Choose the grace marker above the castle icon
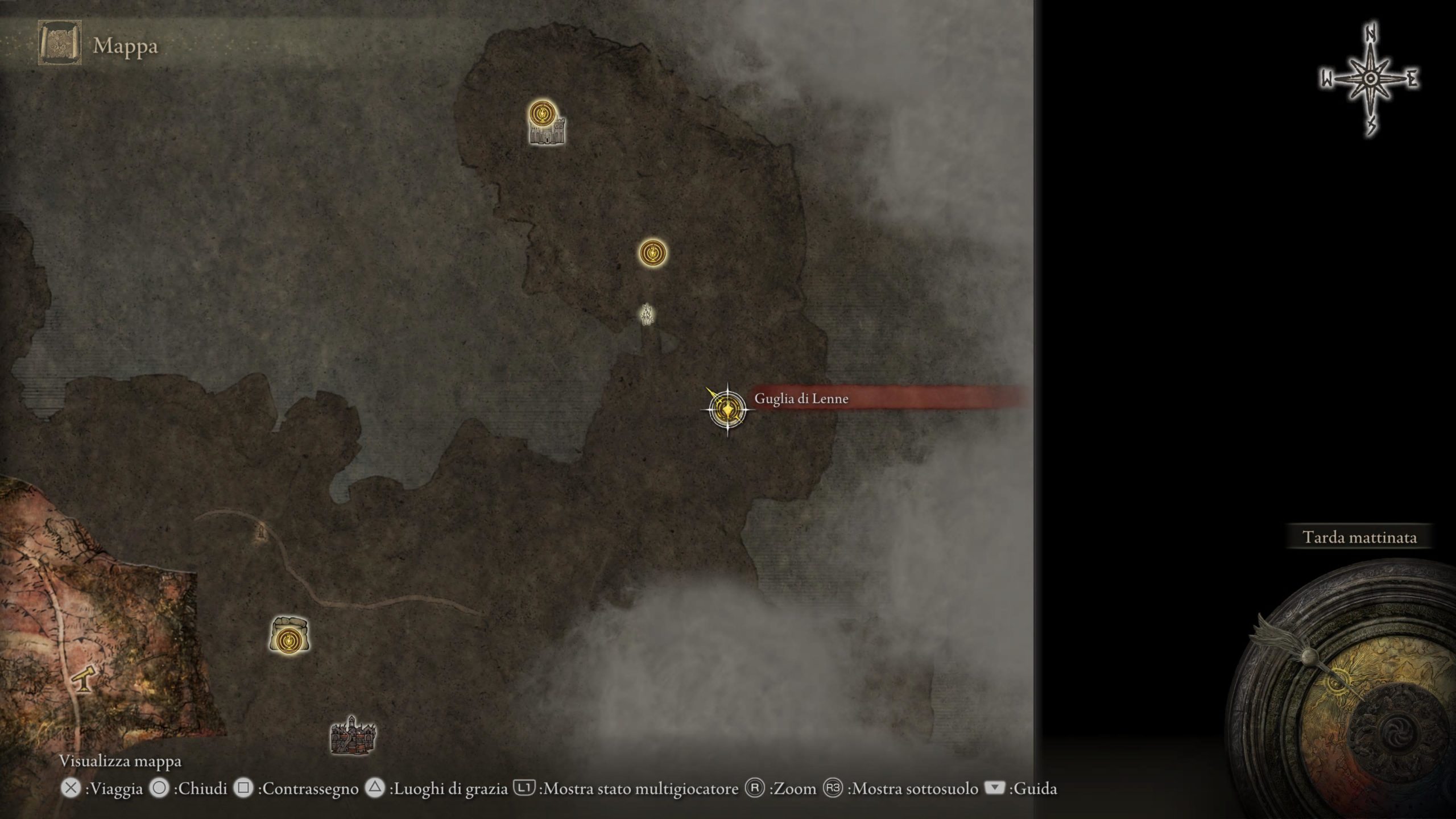The width and height of the screenshot is (1456, 819). pos(542,113)
